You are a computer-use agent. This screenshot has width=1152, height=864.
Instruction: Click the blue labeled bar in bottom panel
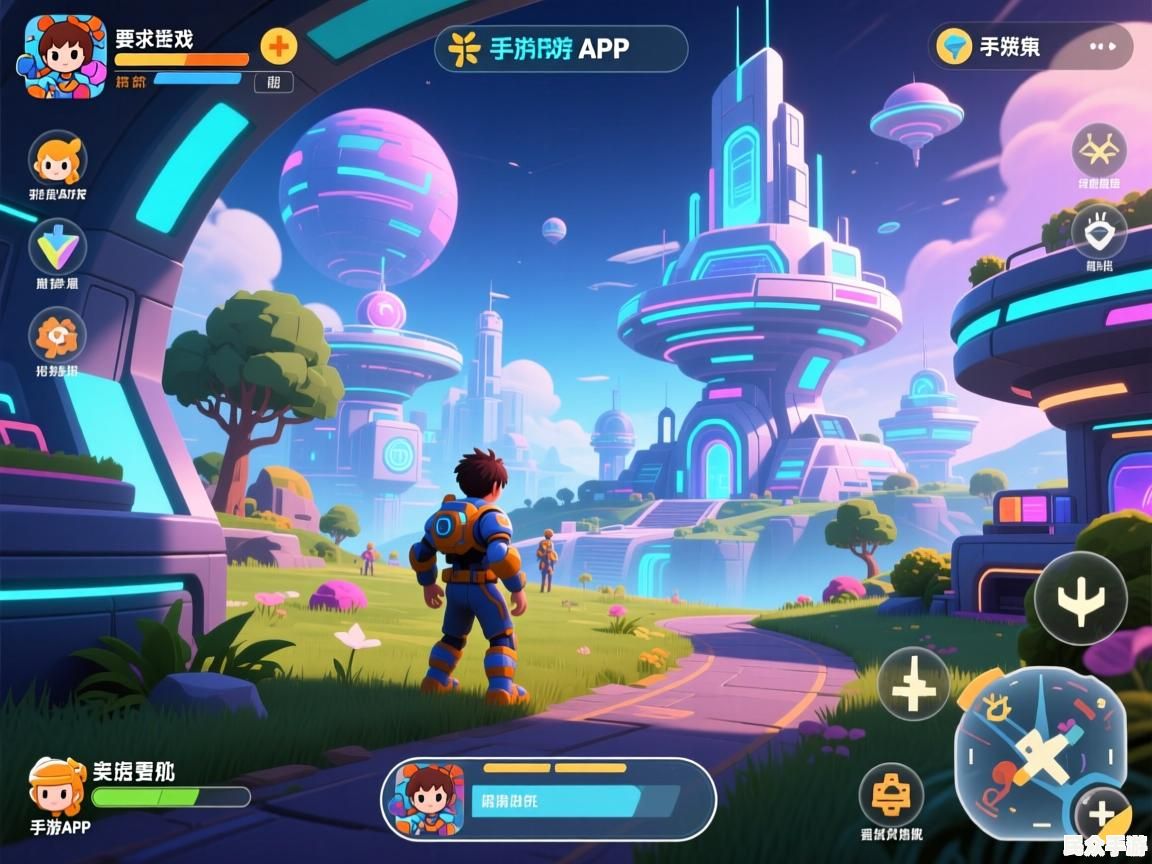[x=556, y=800]
